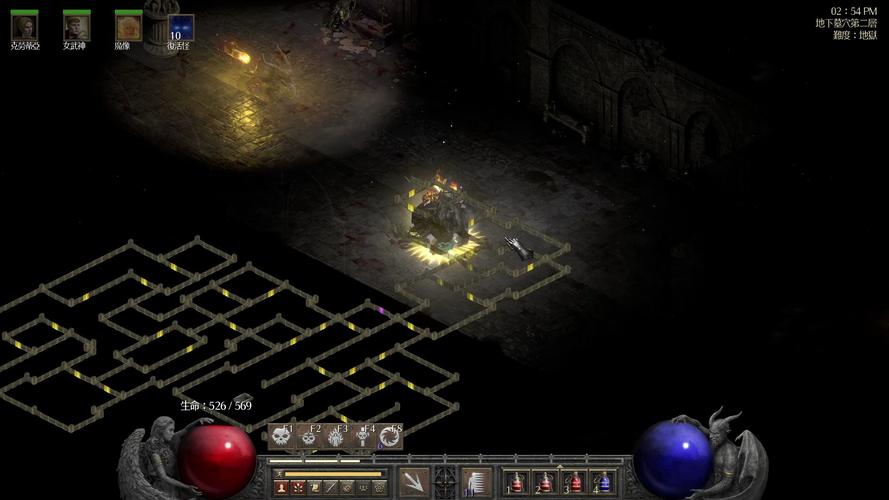The height and width of the screenshot is (500, 889).
Task: Open the scroll icon in the mini panel
Action: tap(314, 488)
